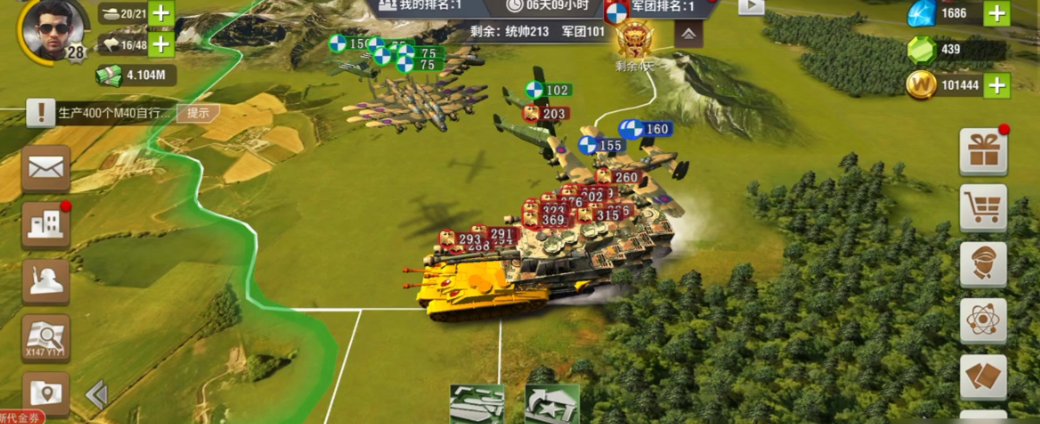Open the shopping cart store

[983, 208]
